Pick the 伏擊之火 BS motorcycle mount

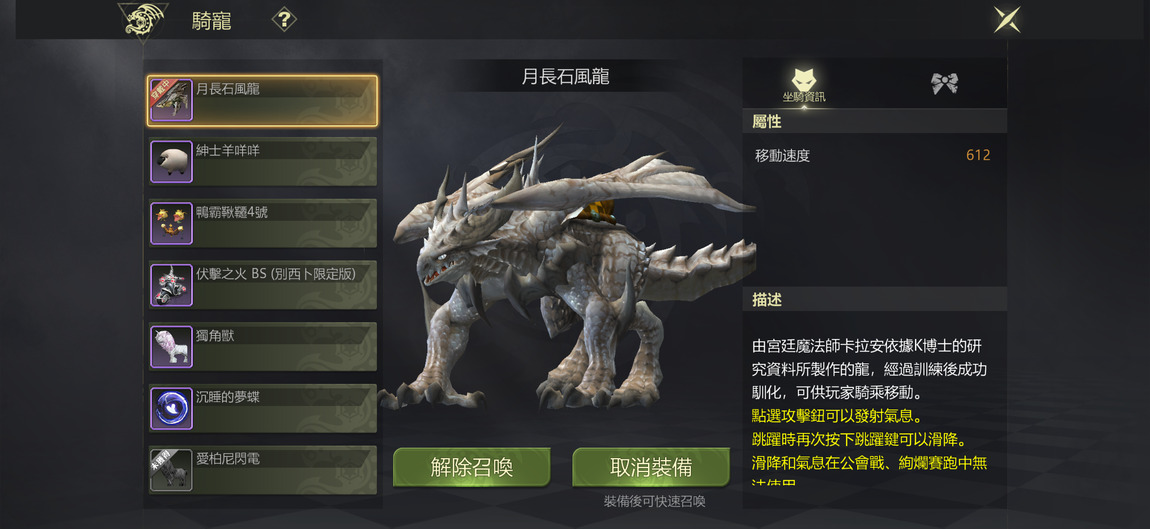pos(262,285)
